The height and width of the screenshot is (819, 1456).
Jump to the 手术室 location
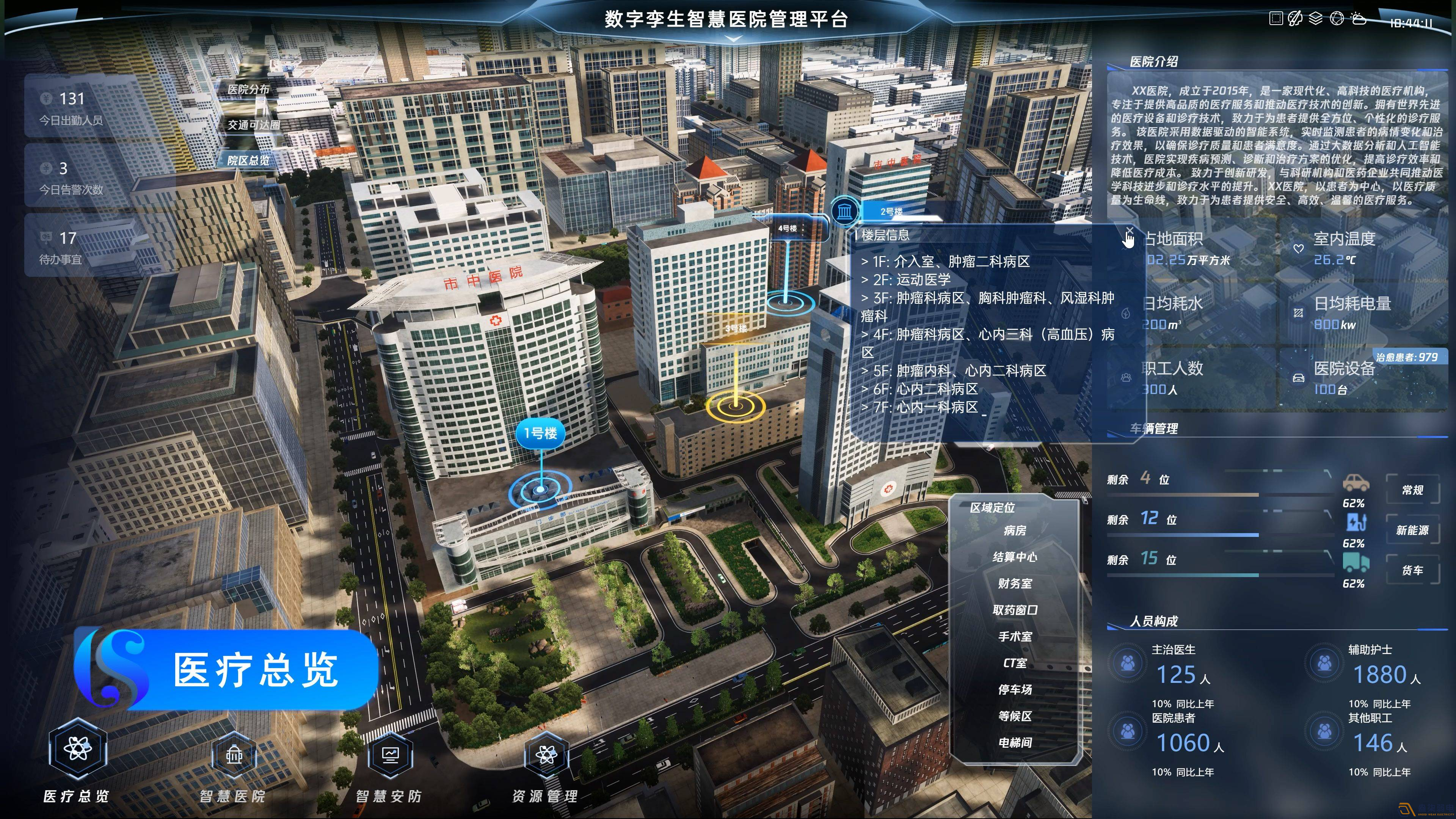point(1015,637)
